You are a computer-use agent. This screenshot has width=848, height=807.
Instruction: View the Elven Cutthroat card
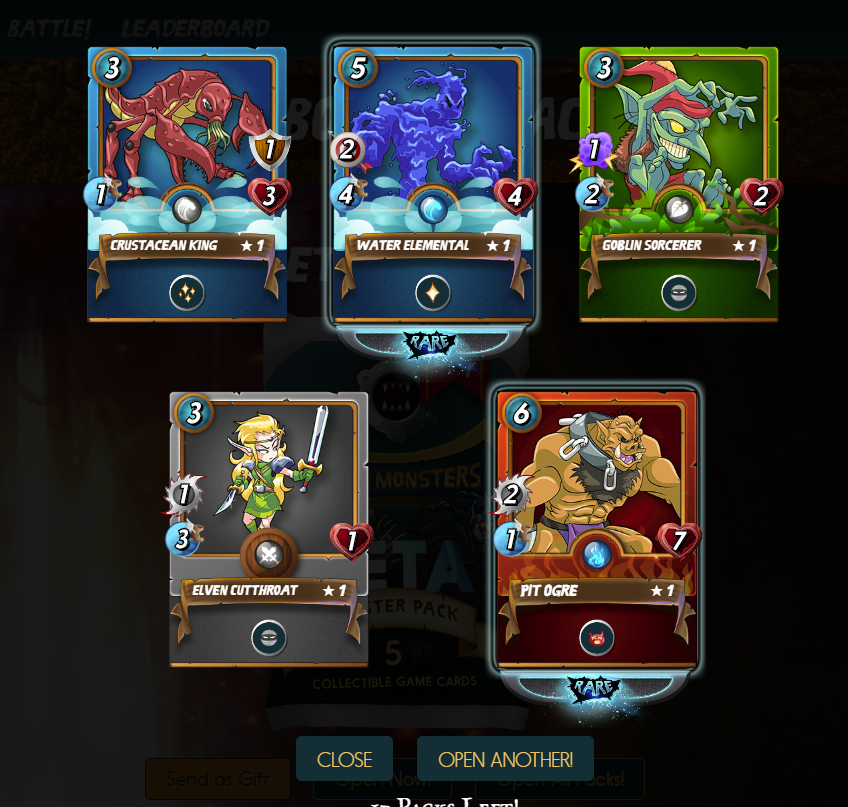point(269,530)
